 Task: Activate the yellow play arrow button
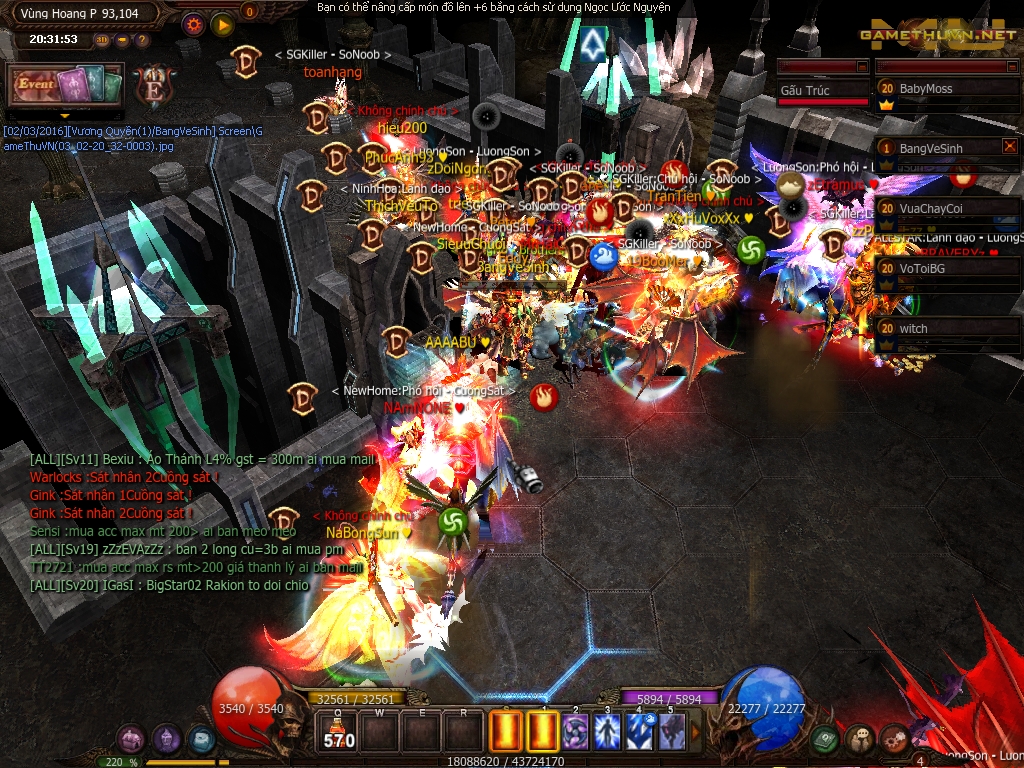(223, 24)
